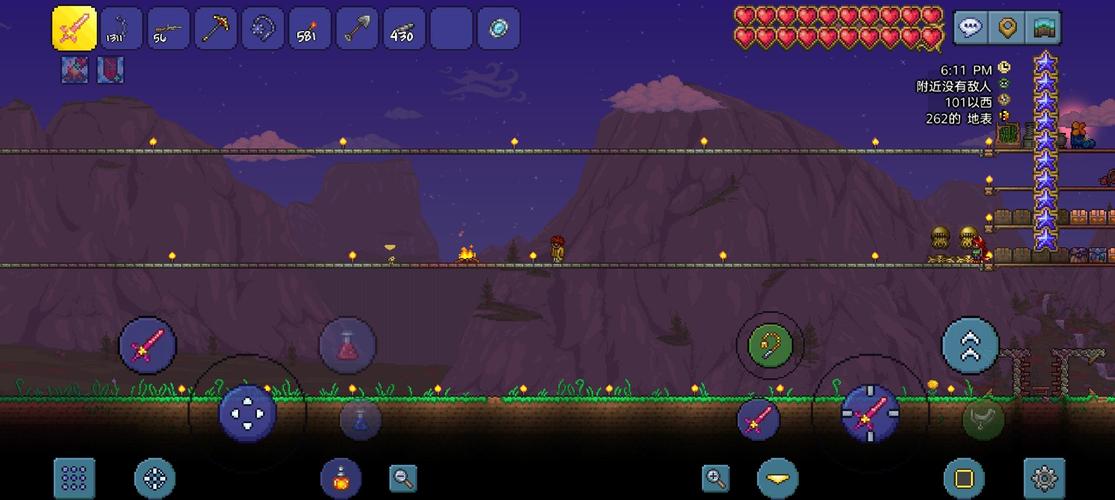Fire the green grappling hook button
Viewport: 1115px width, 500px height.
click(x=770, y=346)
